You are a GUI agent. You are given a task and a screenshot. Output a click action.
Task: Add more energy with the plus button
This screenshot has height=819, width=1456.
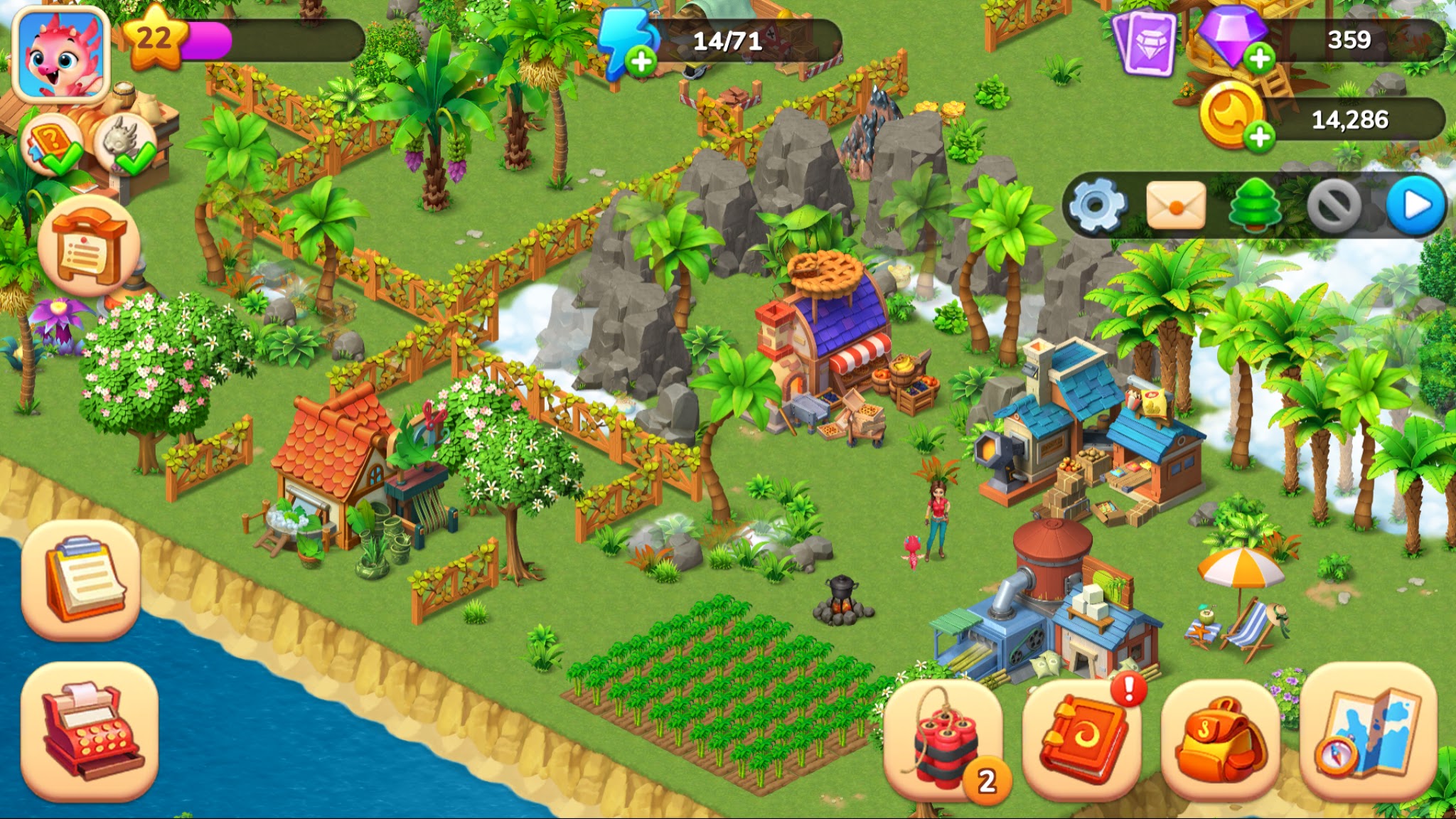tap(641, 61)
